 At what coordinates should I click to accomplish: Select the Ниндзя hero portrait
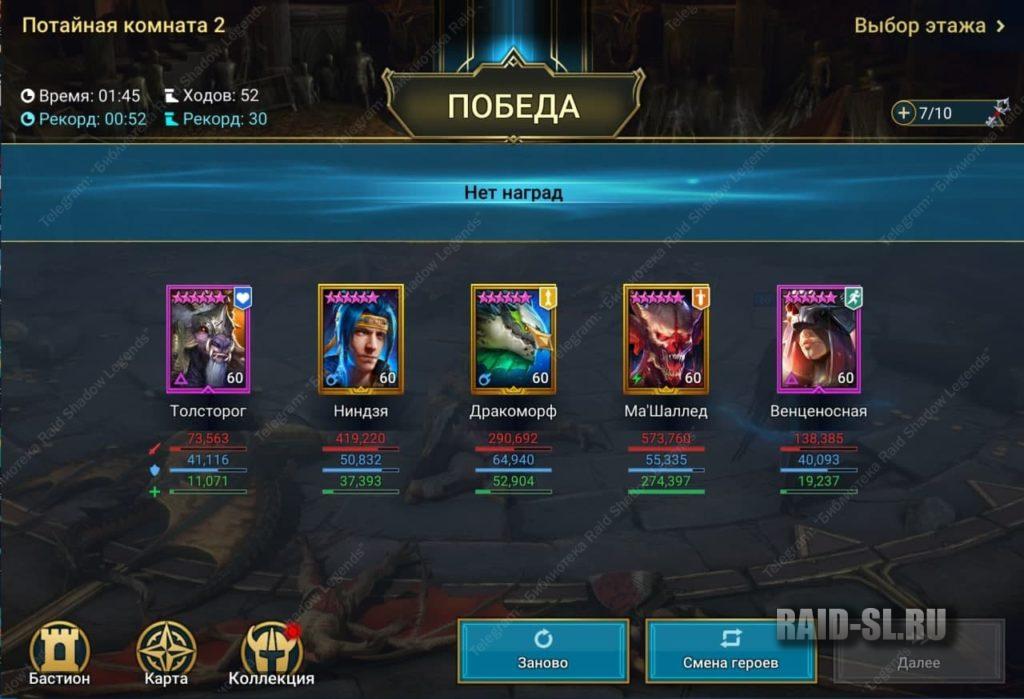click(360, 339)
